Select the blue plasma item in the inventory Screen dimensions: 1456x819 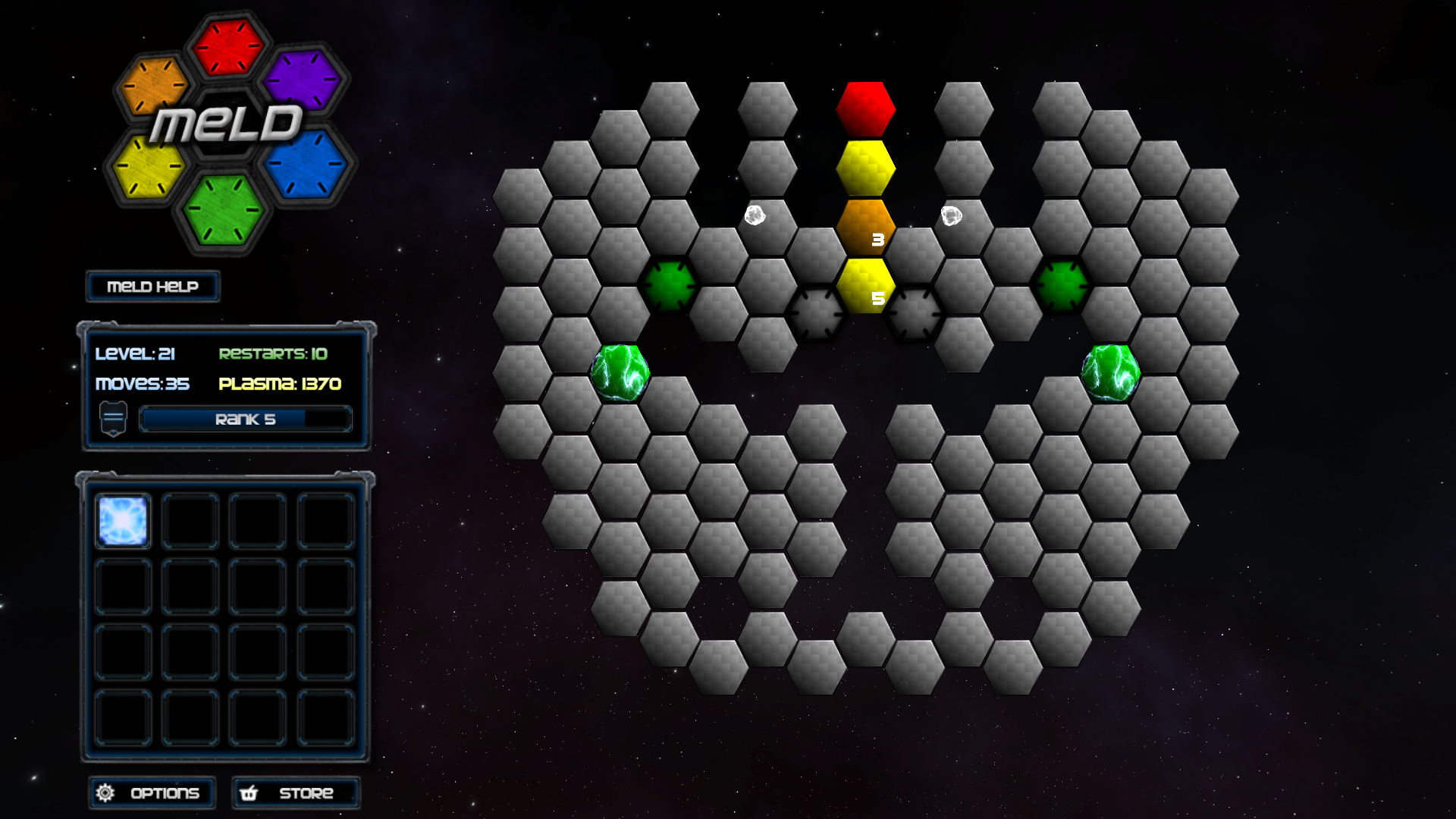coord(122,519)
